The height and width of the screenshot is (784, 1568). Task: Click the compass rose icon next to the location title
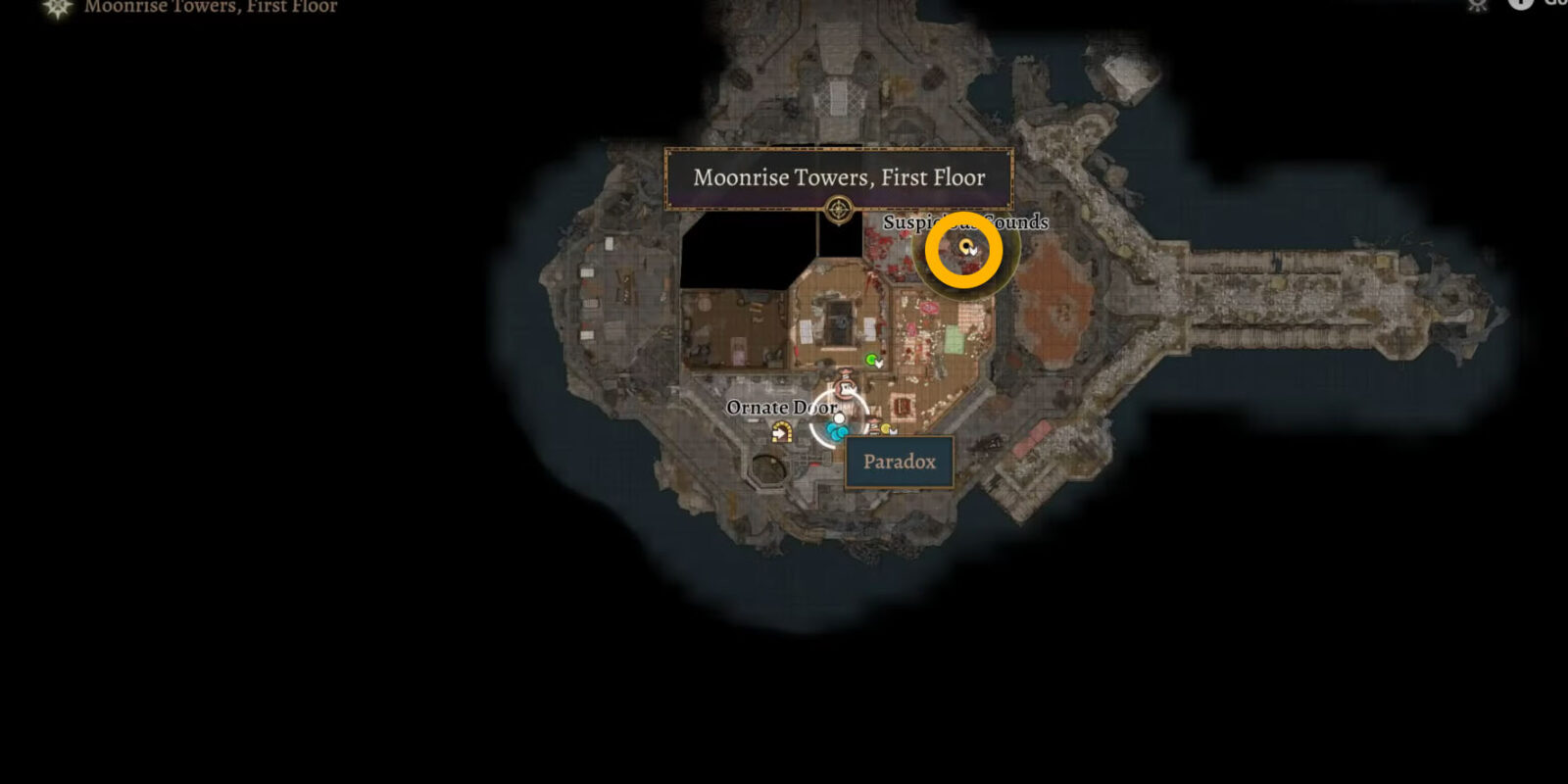click(x=59, y=7)
